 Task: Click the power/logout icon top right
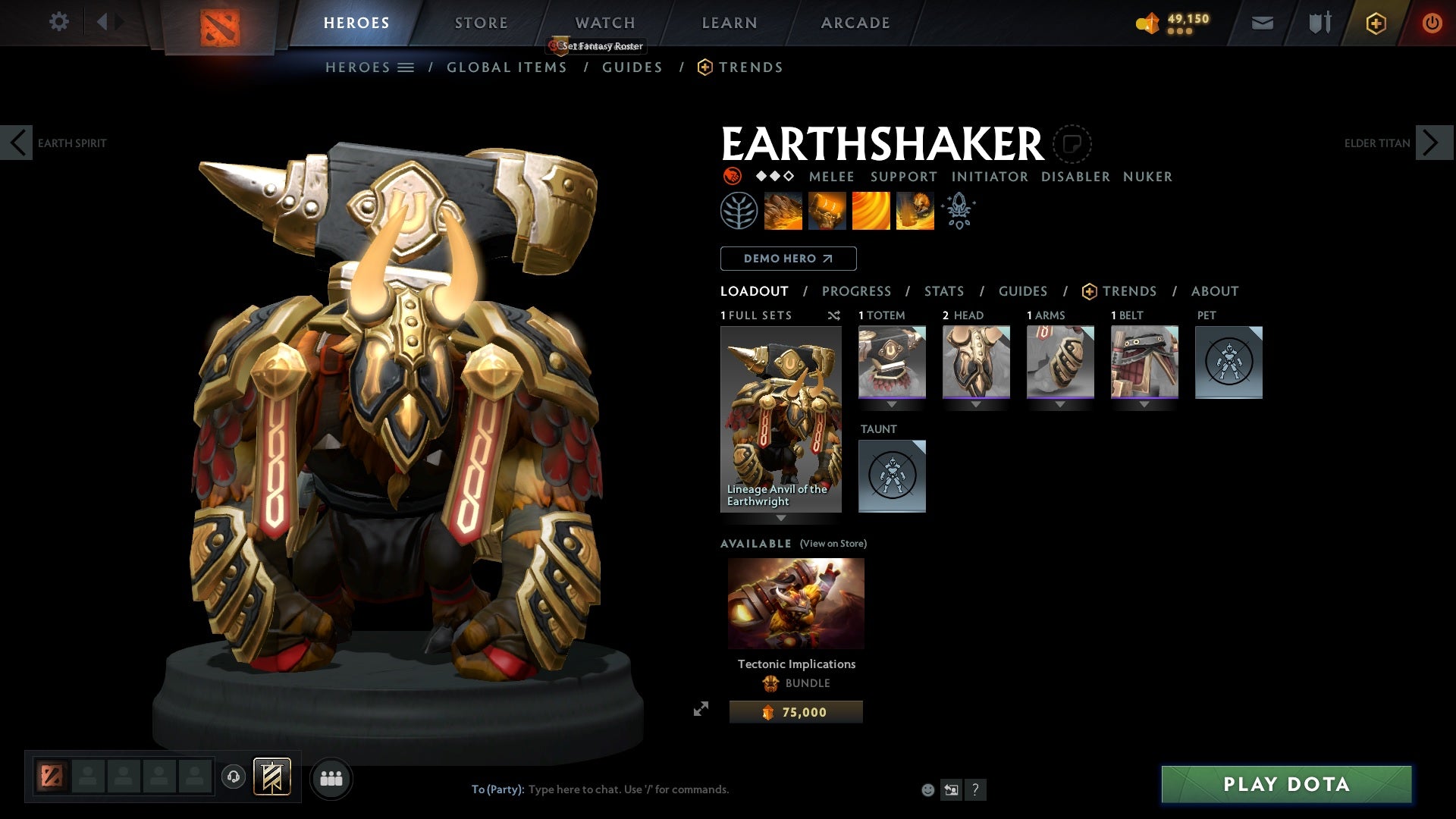point(1432,23)
